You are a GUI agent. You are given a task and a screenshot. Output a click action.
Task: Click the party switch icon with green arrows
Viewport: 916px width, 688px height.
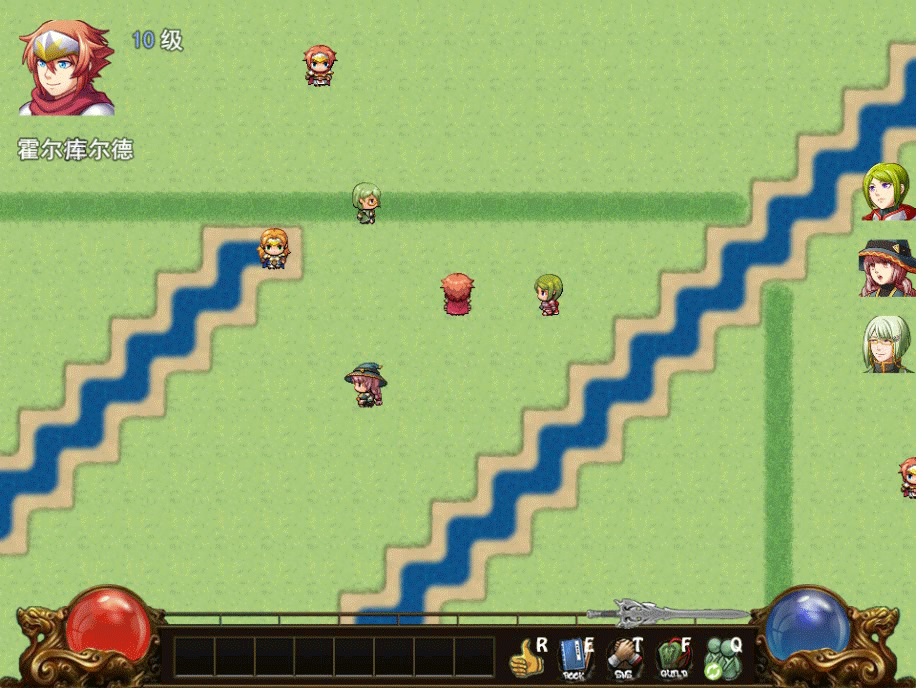(722, 658)
